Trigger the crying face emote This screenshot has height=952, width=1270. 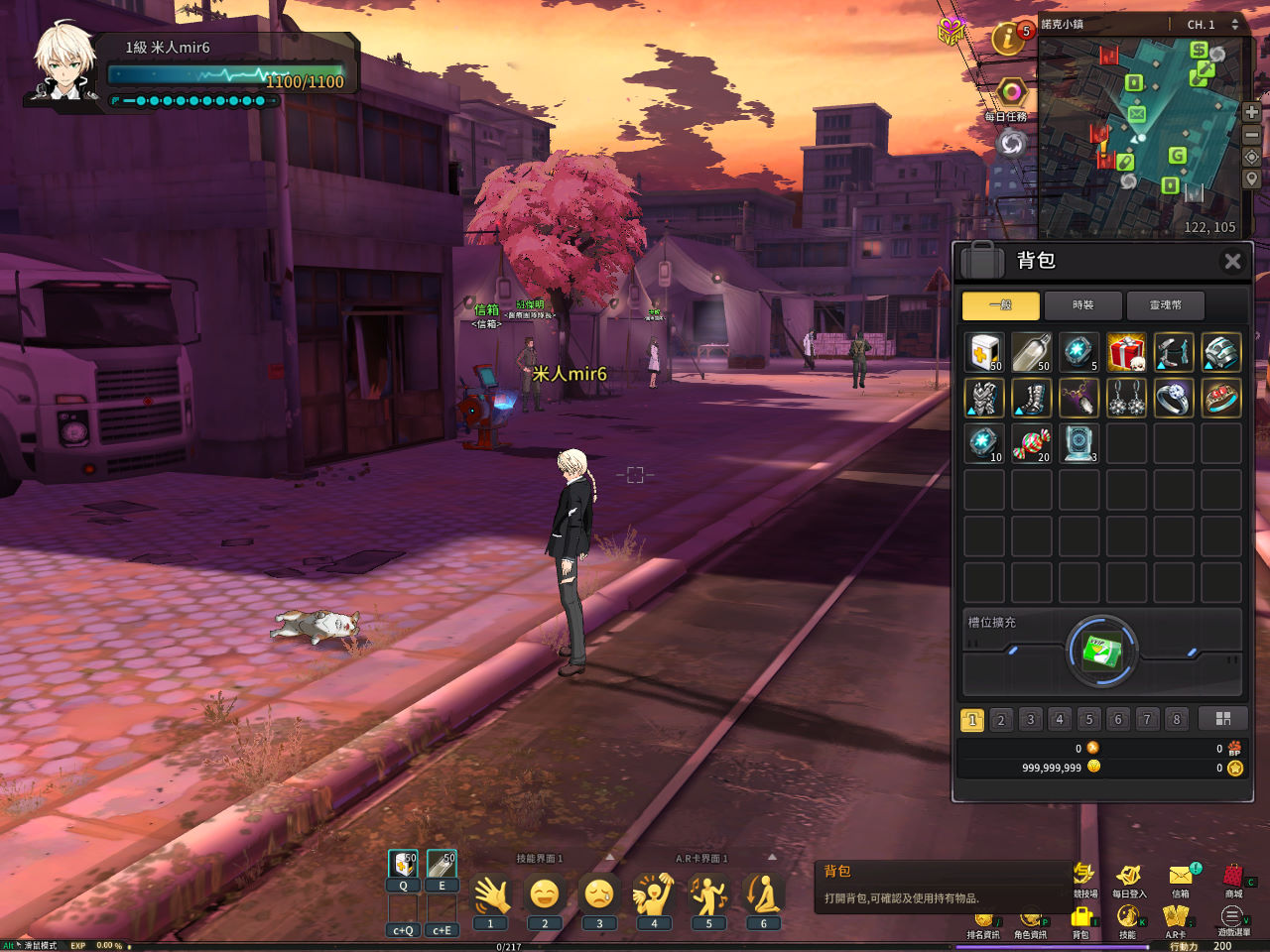[599, 895]
